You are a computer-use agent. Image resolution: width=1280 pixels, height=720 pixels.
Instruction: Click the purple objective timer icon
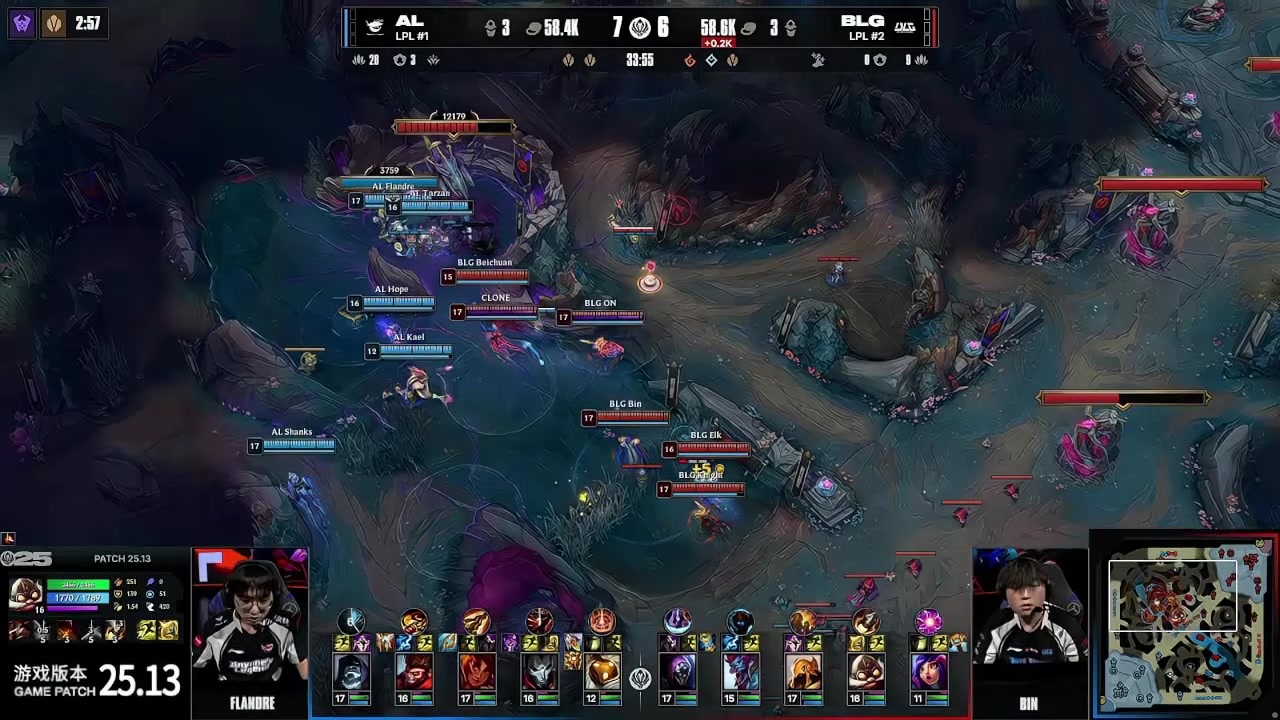[x=22, y=23]
